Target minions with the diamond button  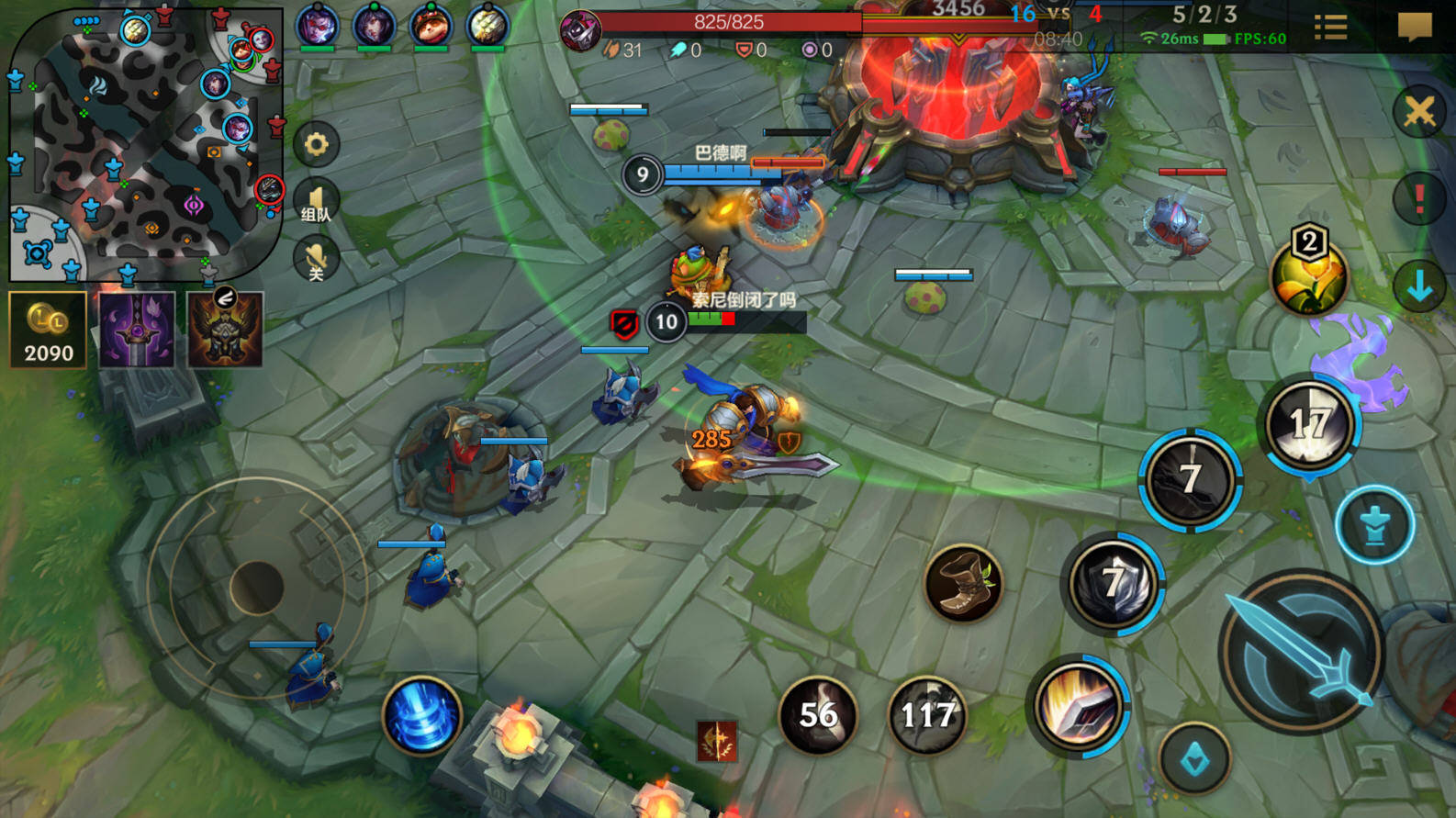(x=1194, y=759)
